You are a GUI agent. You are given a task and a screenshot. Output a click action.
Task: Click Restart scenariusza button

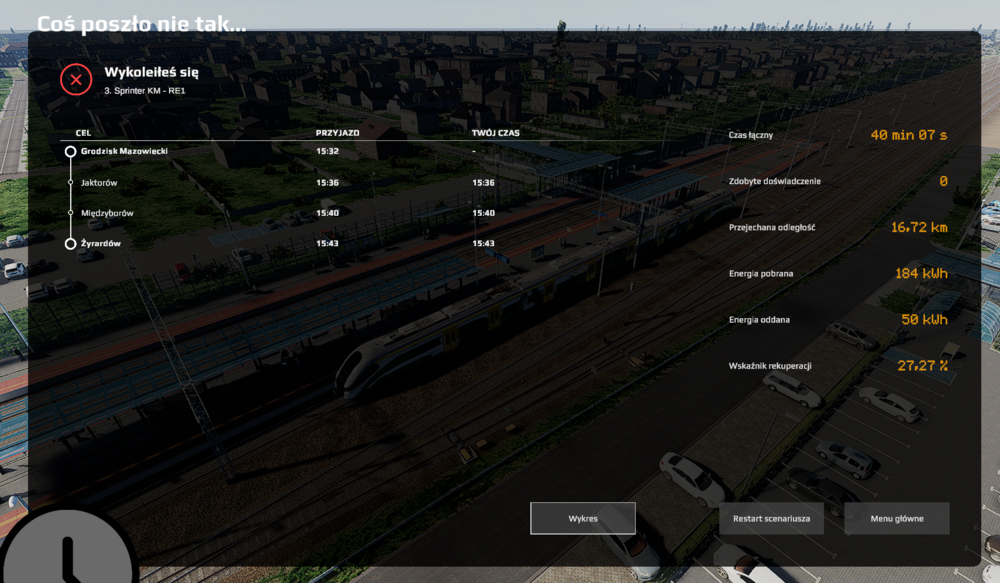771,519
